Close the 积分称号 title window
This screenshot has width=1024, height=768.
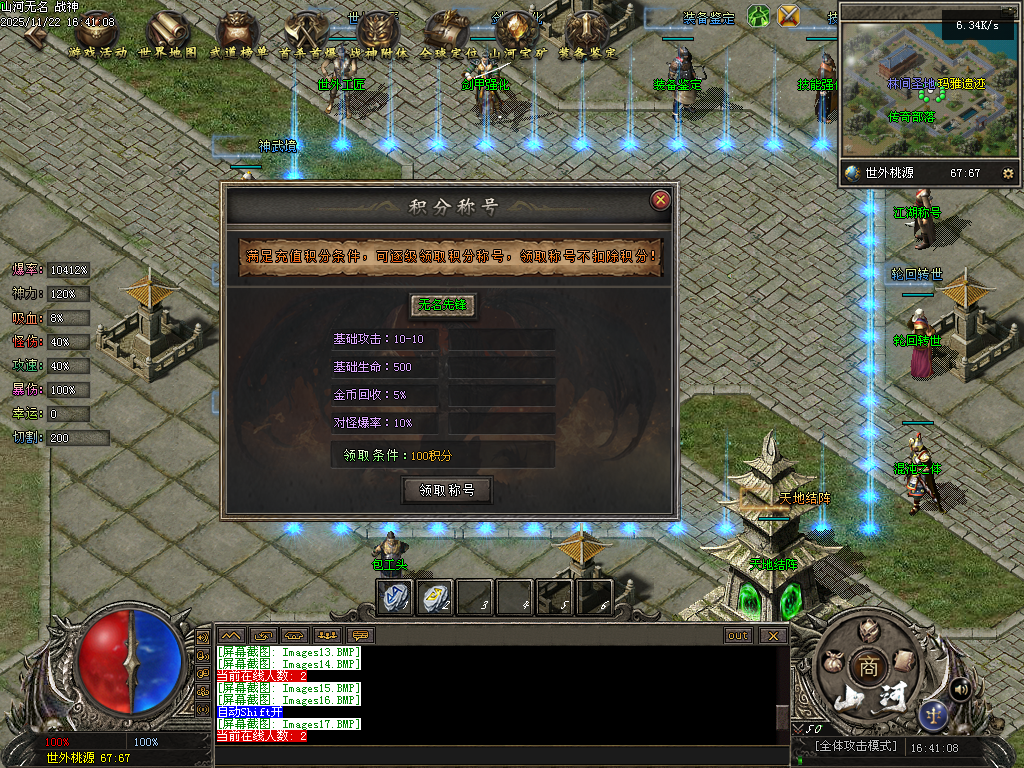(x=660, y=200)
